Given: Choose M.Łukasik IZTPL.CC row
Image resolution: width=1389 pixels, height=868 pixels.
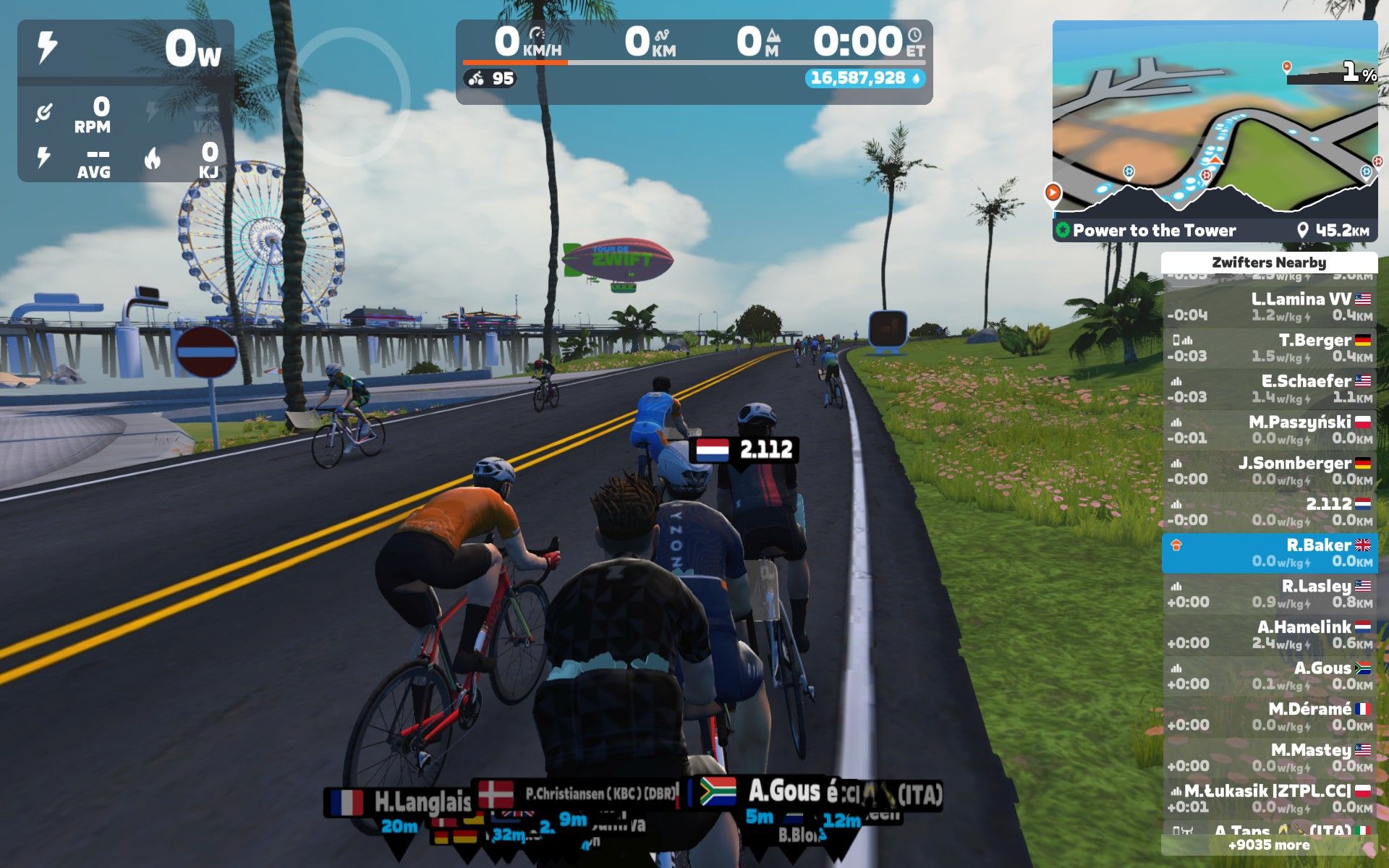Looking at the screenshot, I should [1269, 799].
